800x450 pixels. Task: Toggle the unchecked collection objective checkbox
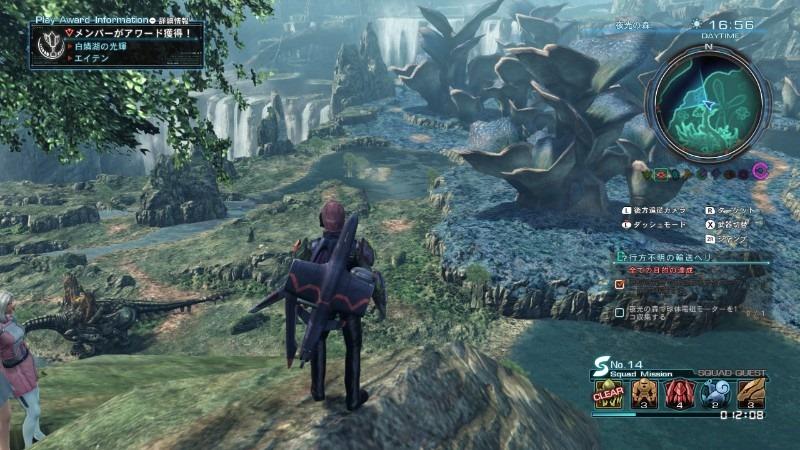[621, 312]
